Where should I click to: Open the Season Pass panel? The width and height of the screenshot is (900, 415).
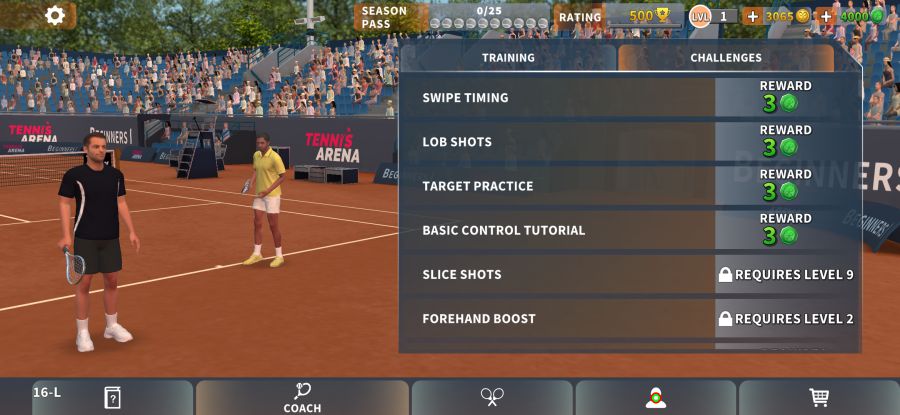point(455,17)
